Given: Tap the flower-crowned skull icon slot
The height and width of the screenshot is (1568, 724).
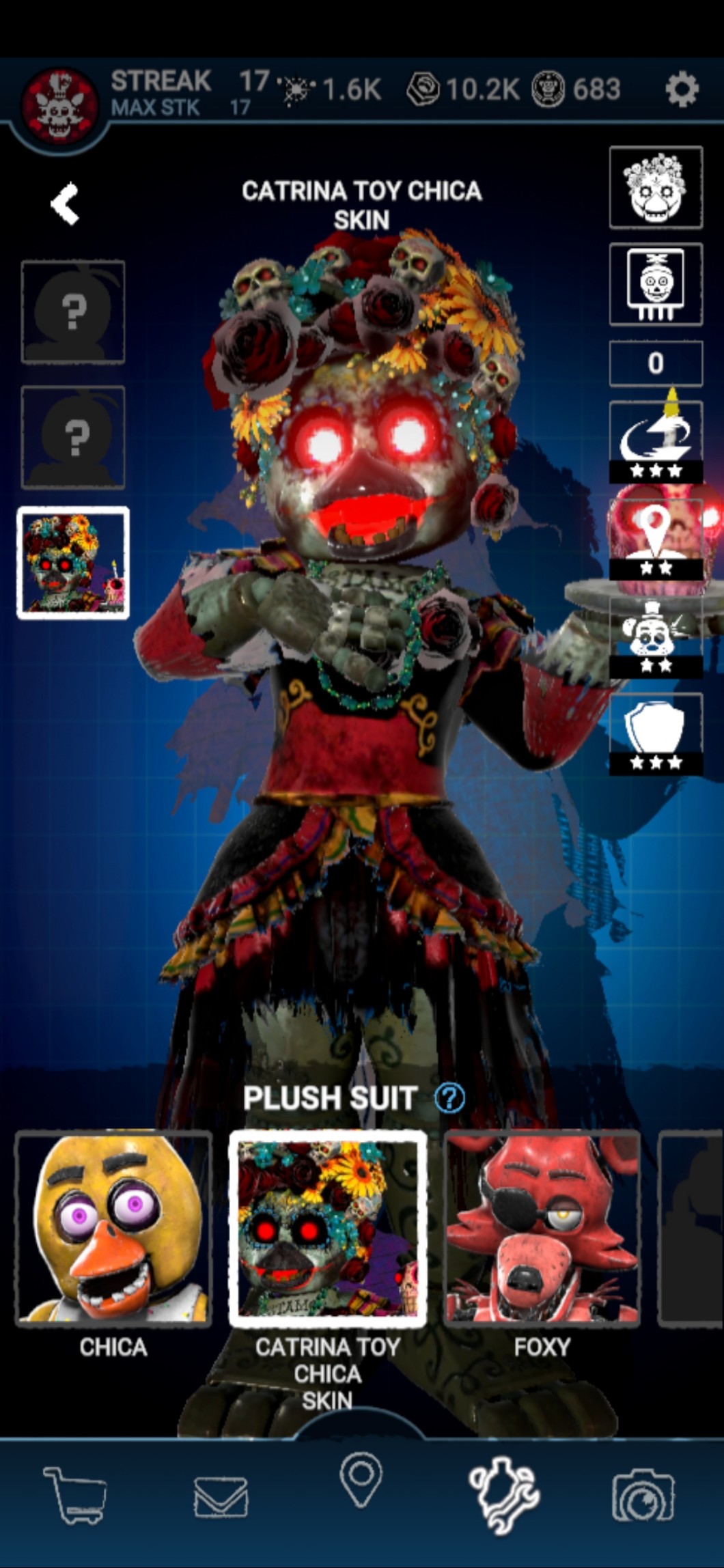Looking at the screenshot, I should pyautogui.click(x=656, y=187).
